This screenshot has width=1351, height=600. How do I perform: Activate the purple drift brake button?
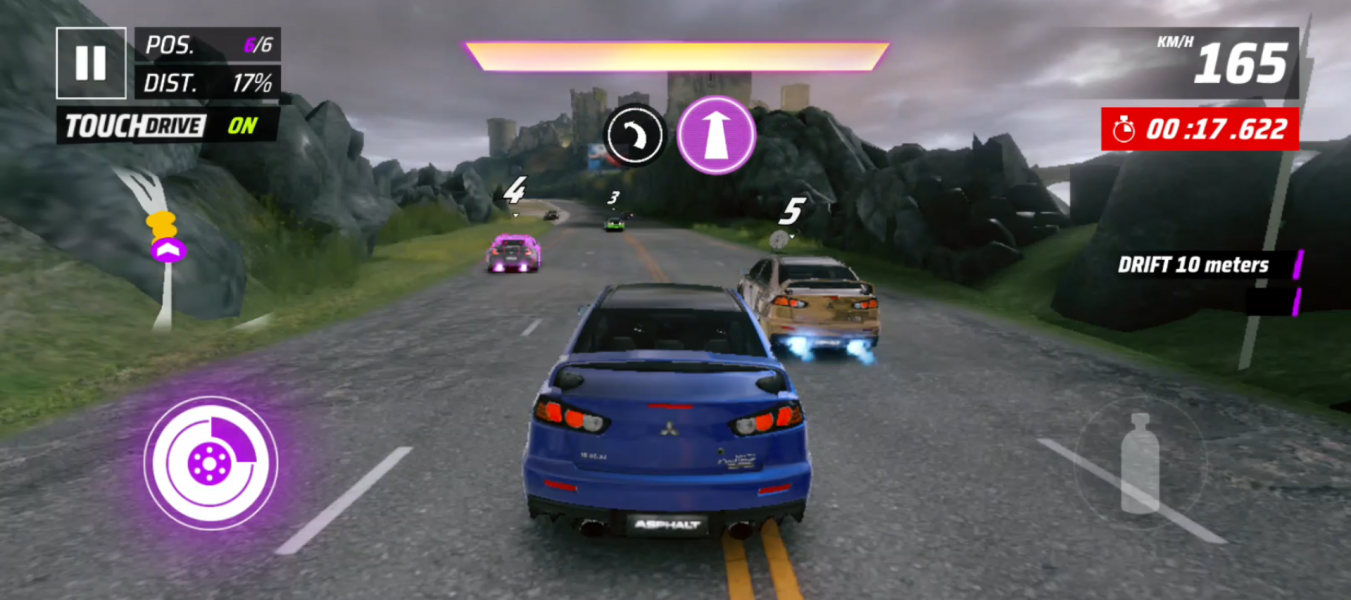point(210,462)
